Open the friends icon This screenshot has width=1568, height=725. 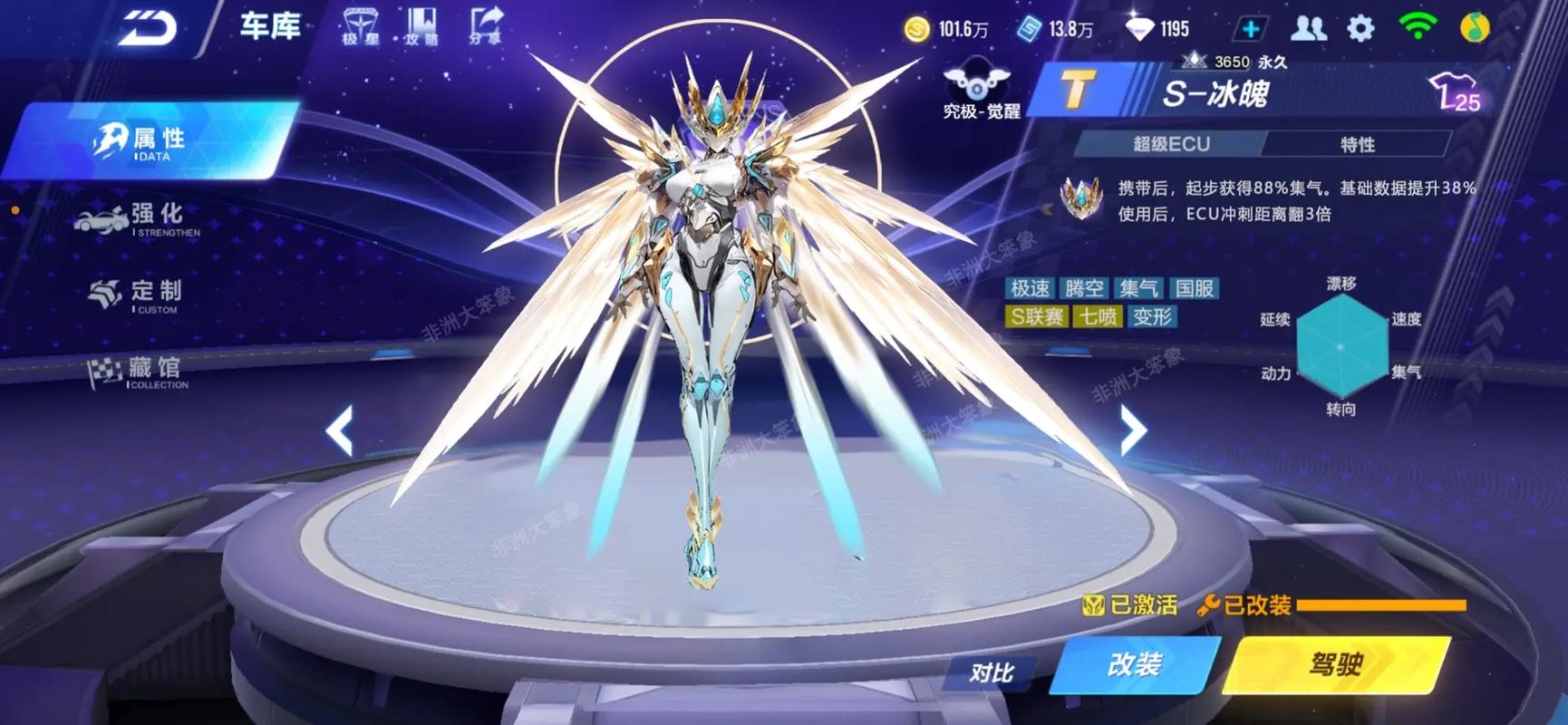pyautogui.click(x=1307, y=29)
